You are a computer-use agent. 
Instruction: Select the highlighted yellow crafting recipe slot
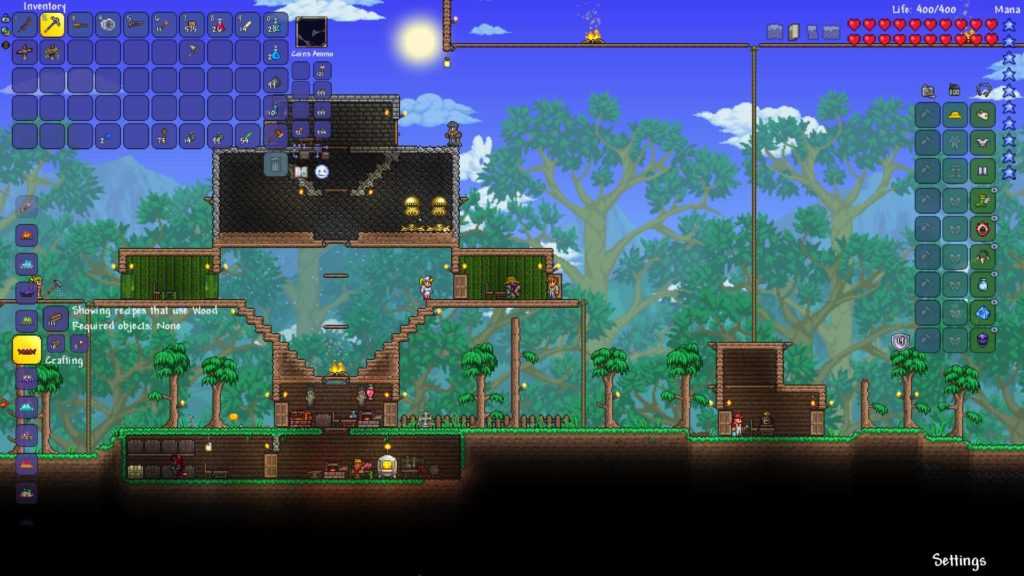tap(26, 349)
